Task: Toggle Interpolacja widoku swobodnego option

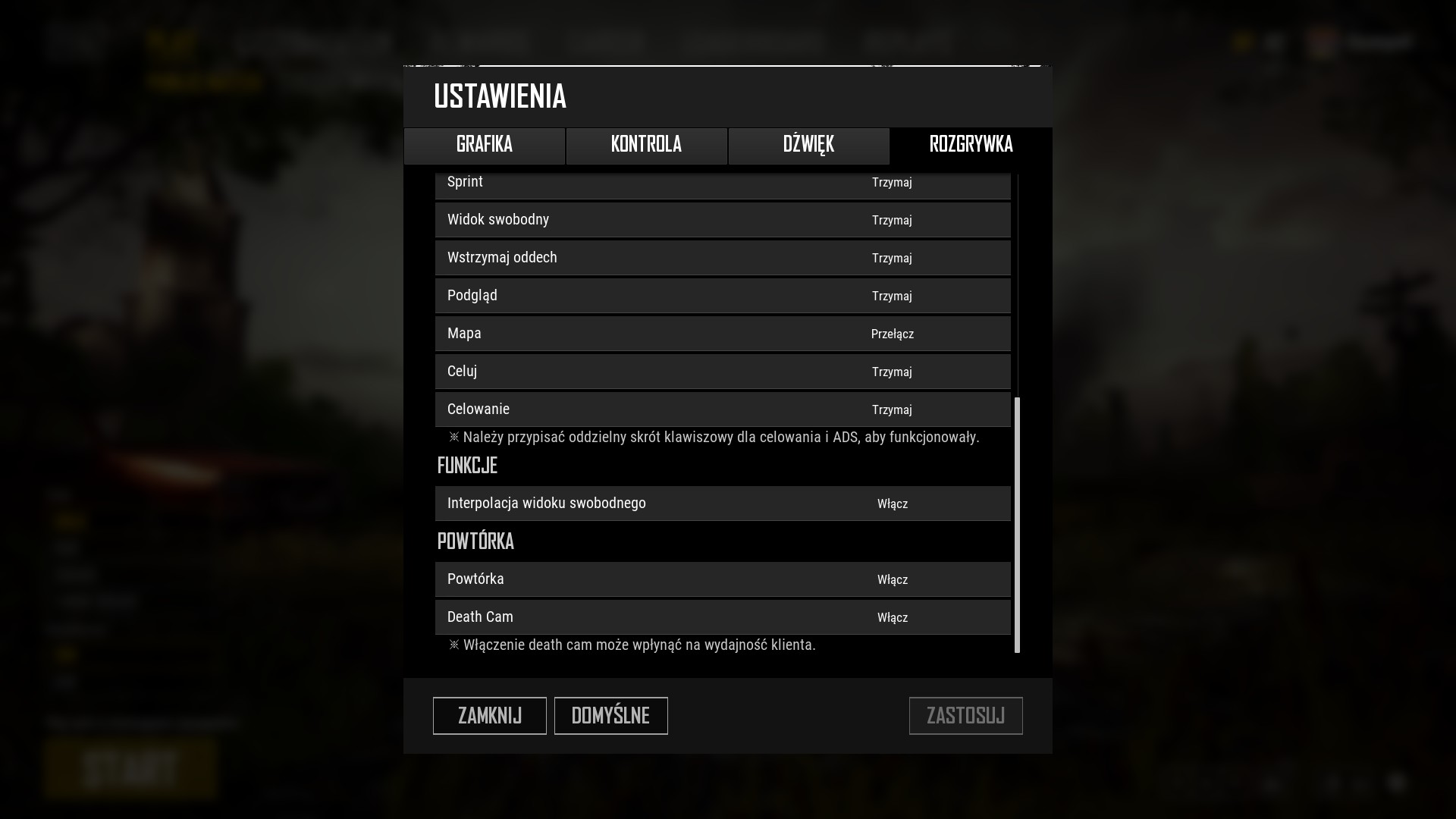Action: click(x=892, y=504)
